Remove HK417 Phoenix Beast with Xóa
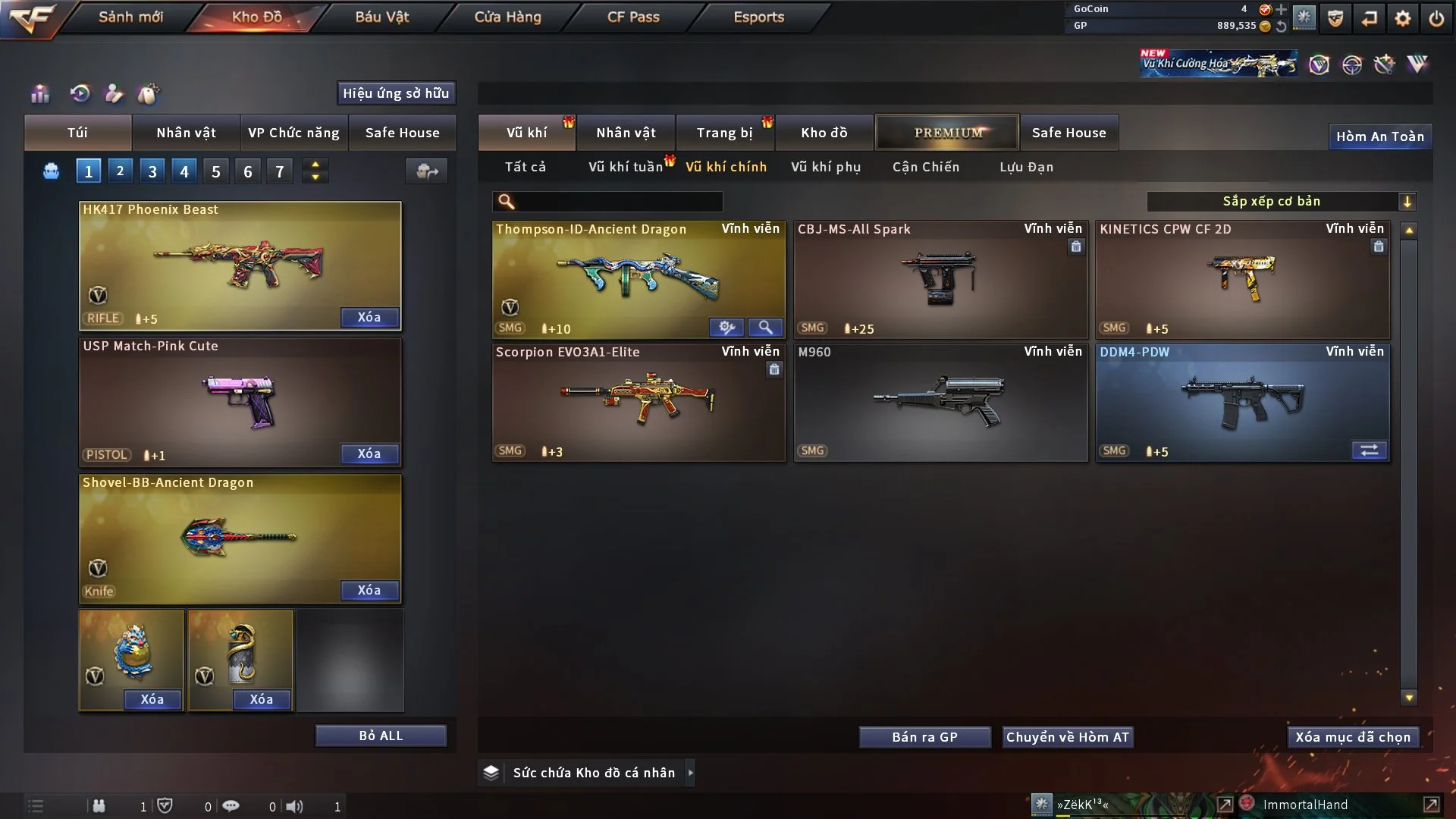1456x819 pixels. tap(369, 317)
